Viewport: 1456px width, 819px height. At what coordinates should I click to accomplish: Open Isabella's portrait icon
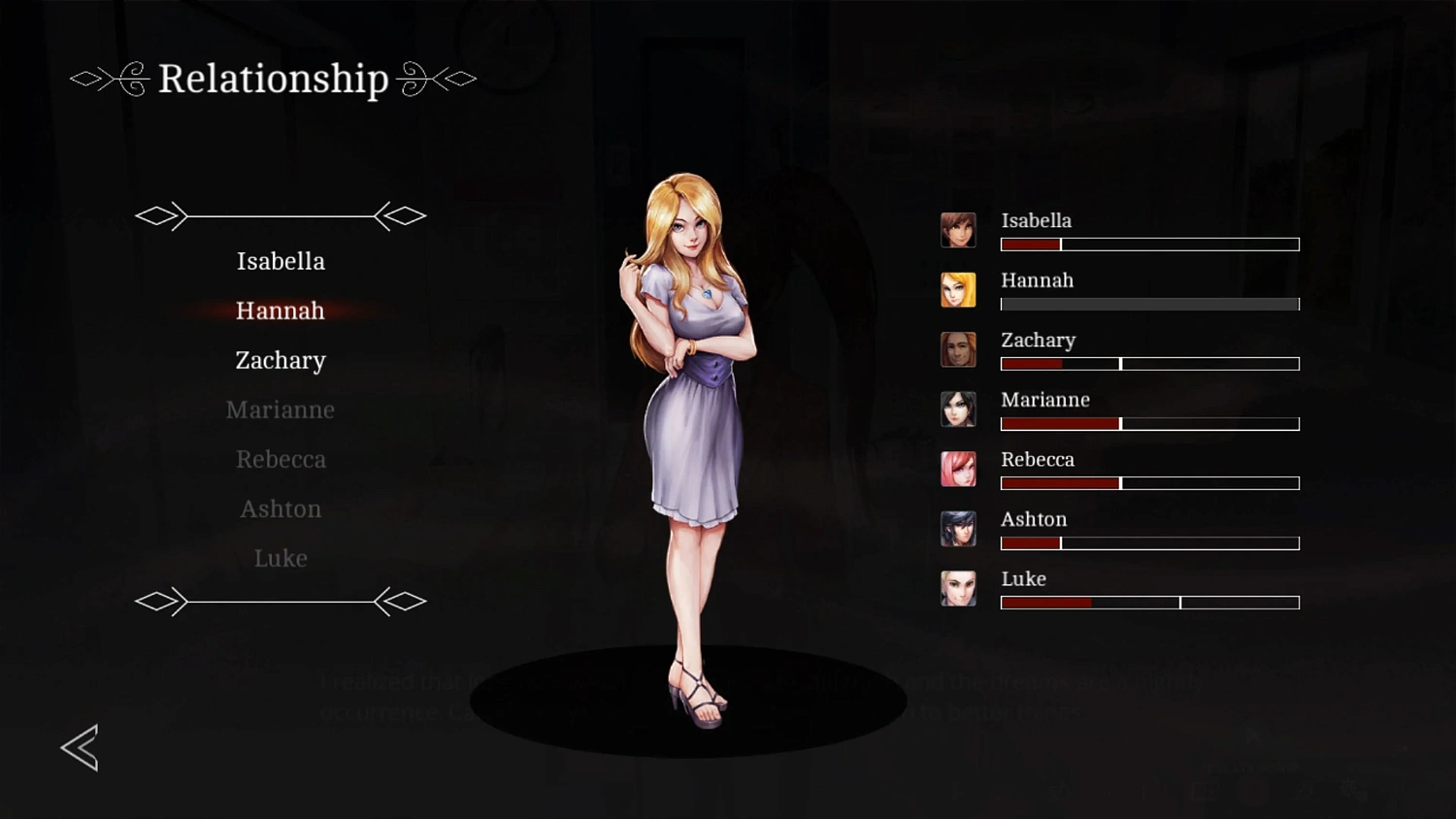tap(958, 229)
